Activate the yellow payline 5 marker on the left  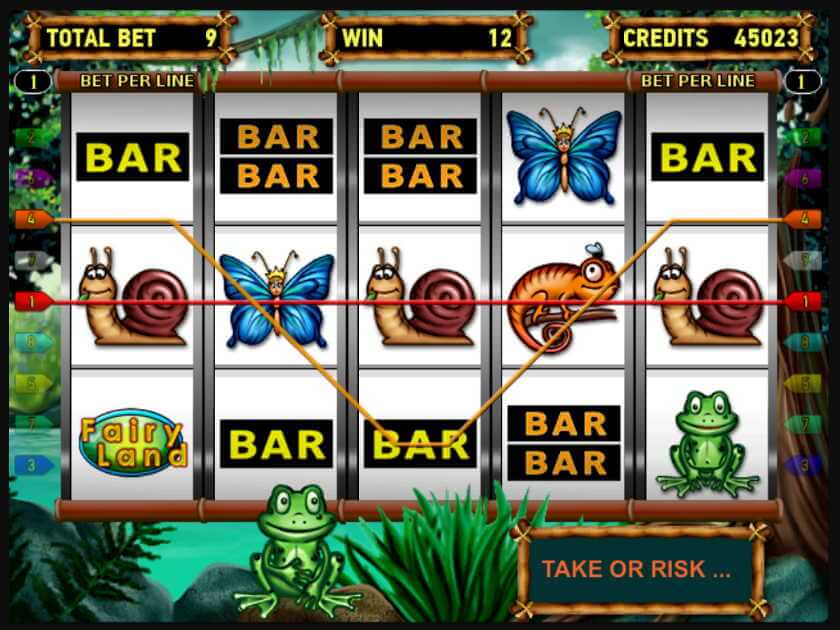[x=32, y=383]
